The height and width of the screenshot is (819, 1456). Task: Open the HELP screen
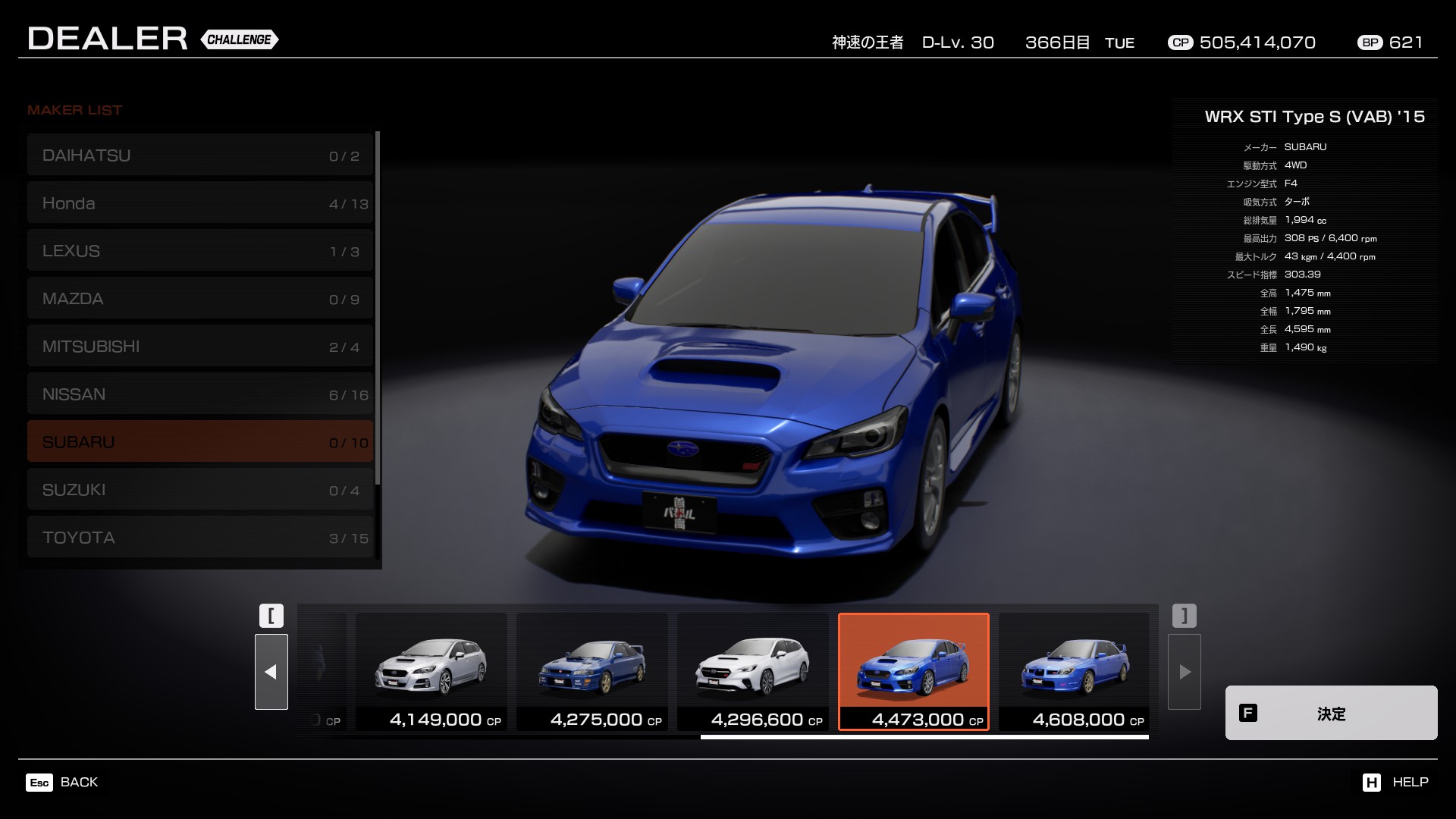[x=1395, y=783]
